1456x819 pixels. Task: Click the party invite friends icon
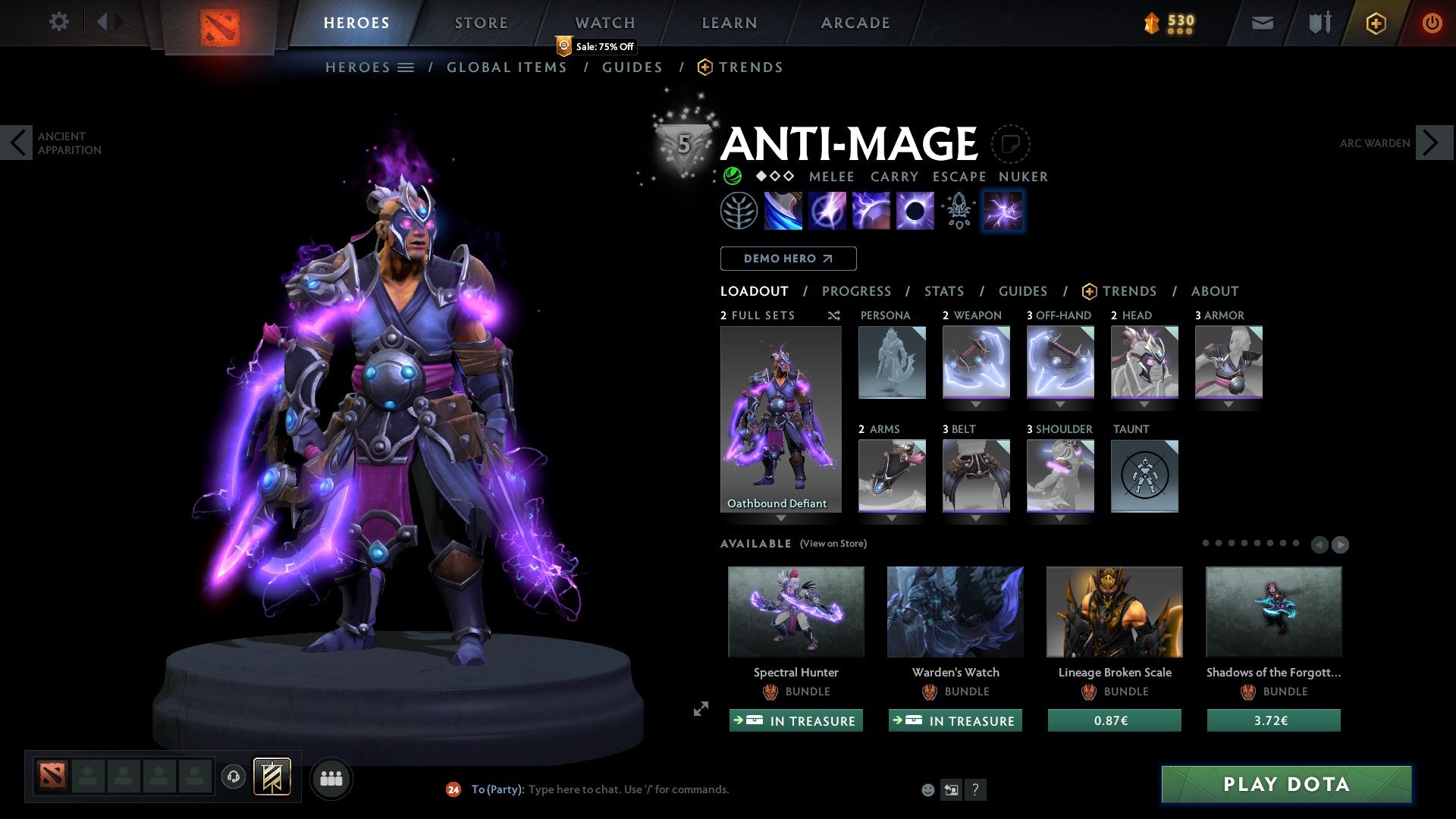[x=331, y=778]
